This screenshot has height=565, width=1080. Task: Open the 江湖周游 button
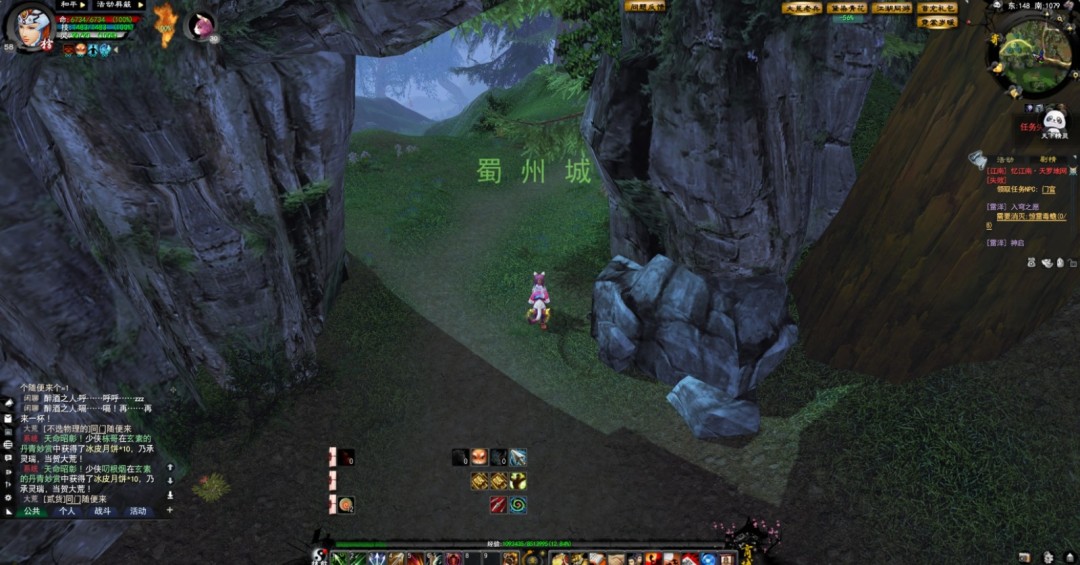click(892, 8)
